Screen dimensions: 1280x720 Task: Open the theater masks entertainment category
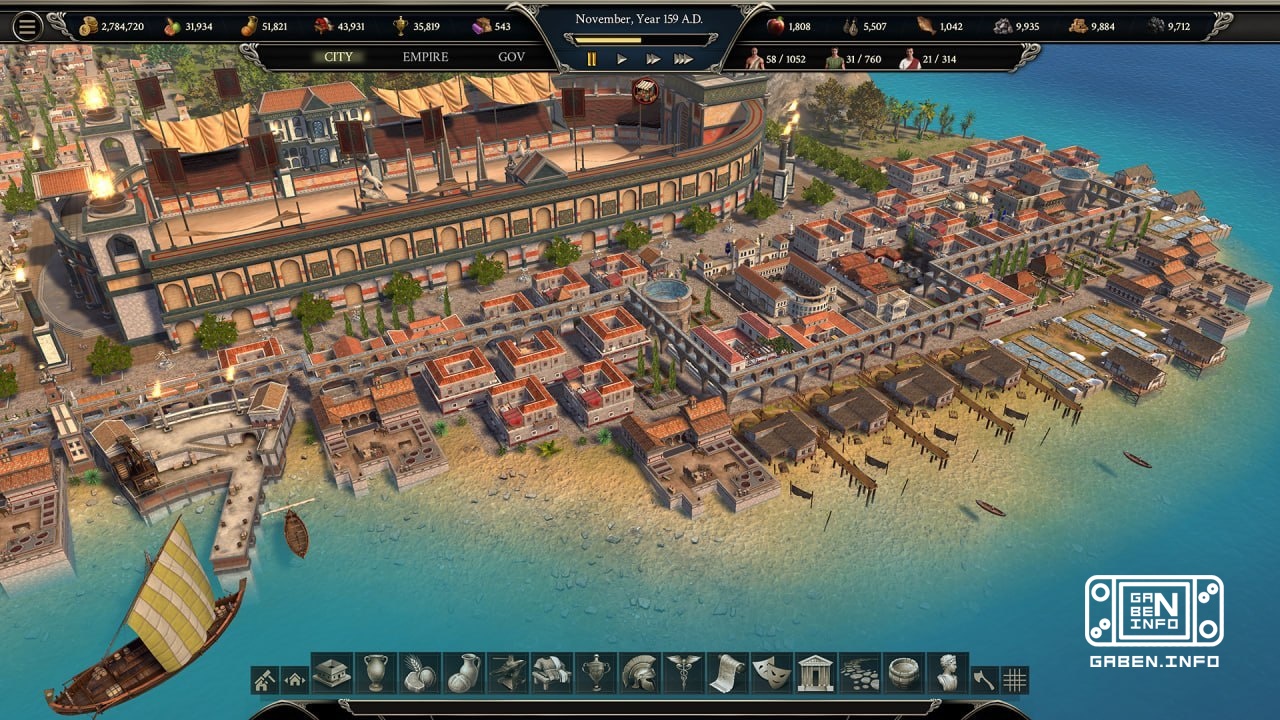[771, 677]
